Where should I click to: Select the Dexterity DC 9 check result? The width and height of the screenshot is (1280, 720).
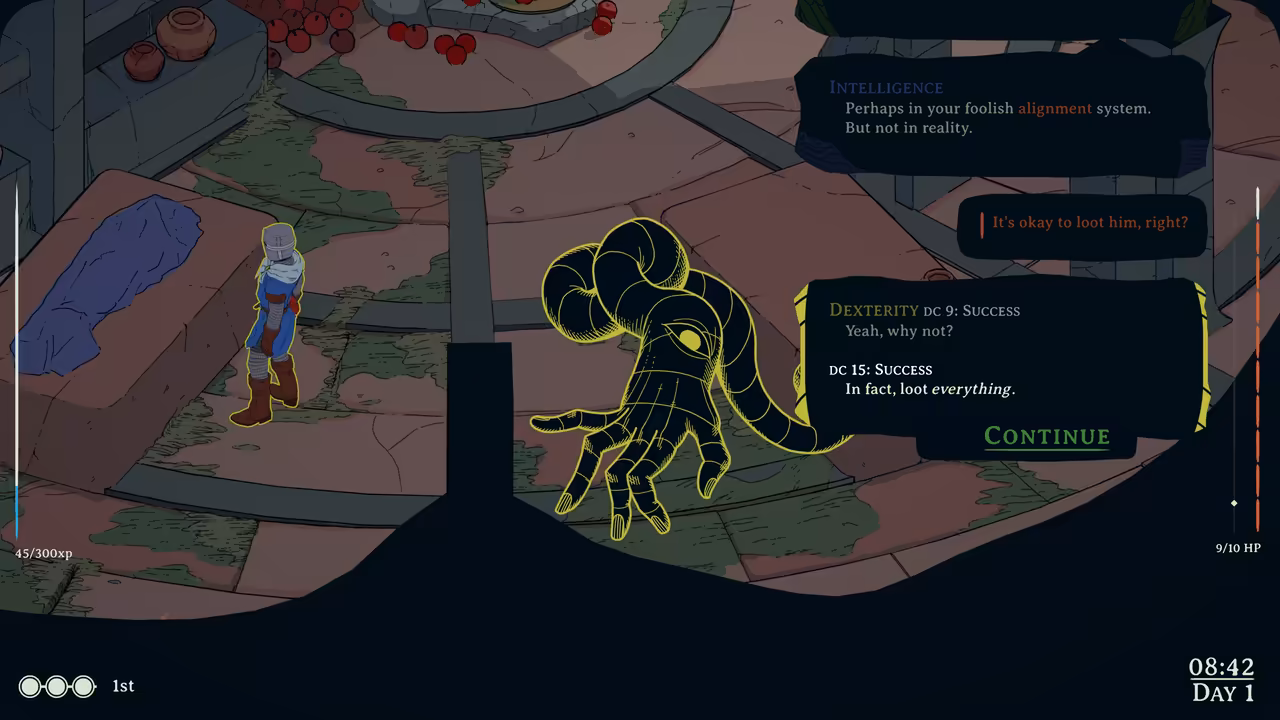(x=923, y=310)
